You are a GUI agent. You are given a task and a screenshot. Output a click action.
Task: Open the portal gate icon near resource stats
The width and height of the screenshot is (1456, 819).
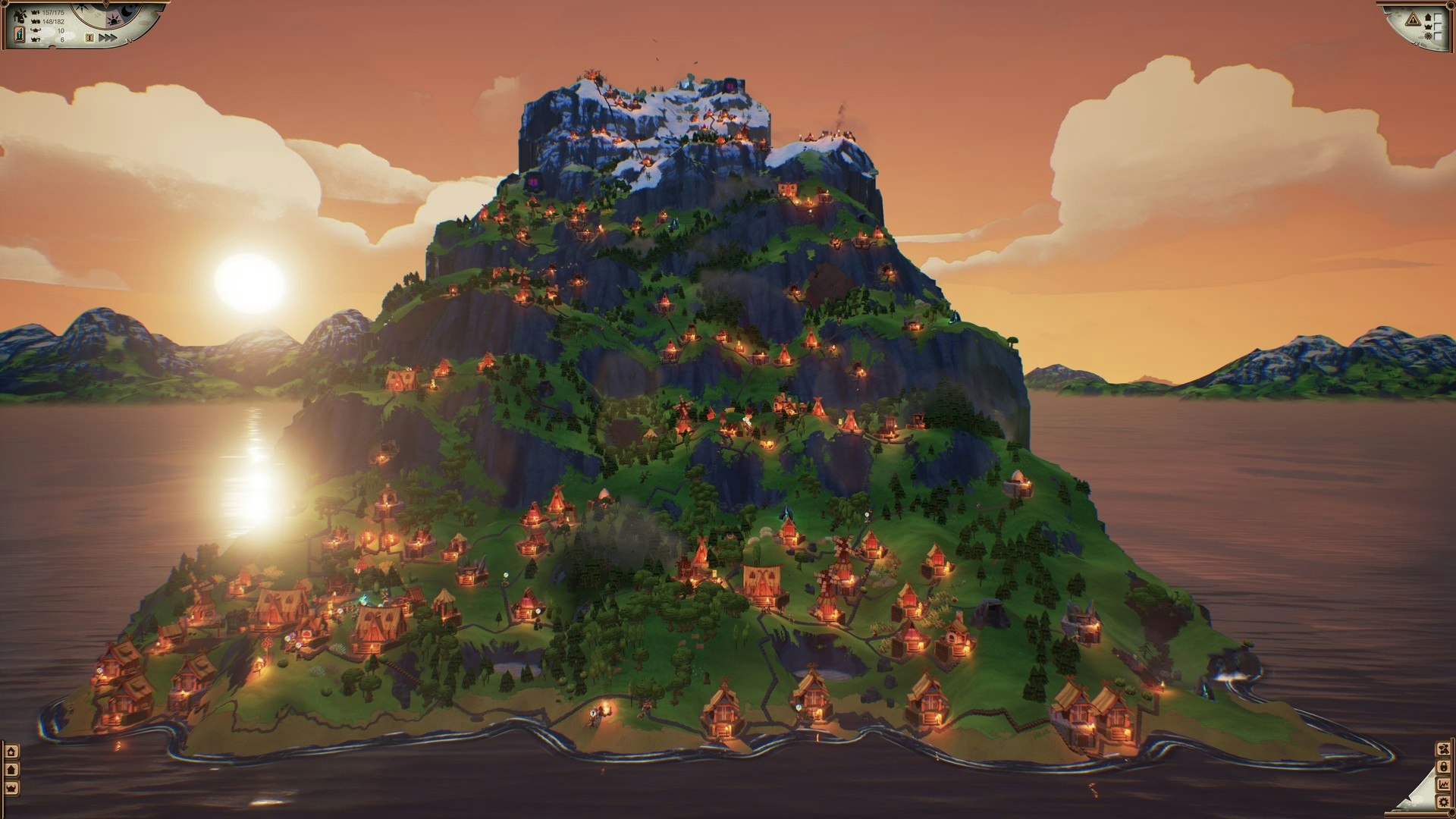pyautogui.click(x=19, y=34)
